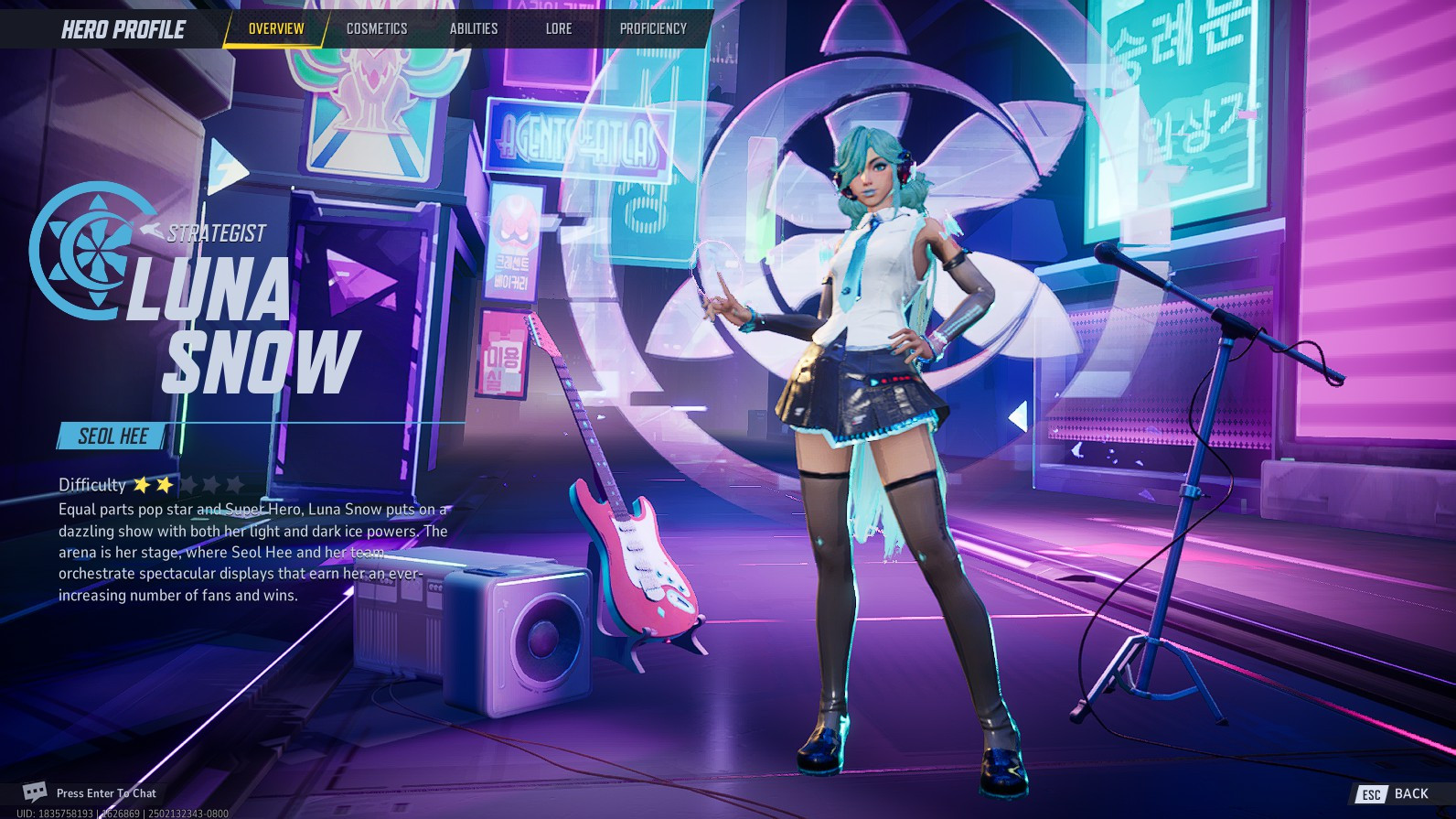This screenshot has width=1456, height=819.
Task: View the PROFICIENCY tab
Action: tap(652, 28)
